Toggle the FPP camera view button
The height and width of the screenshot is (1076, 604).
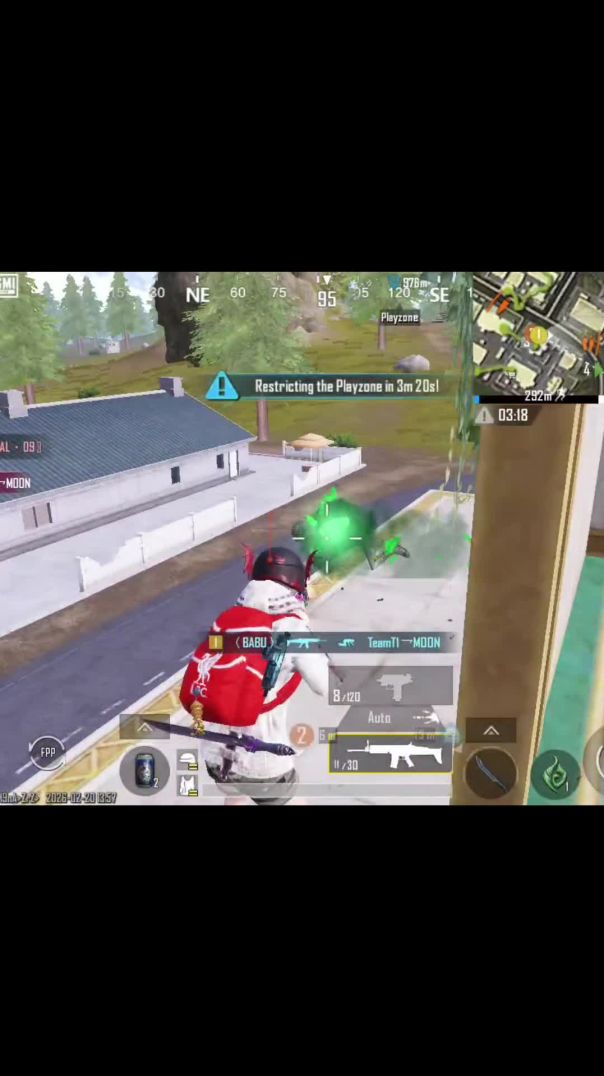pyautogui.click(x=47, y=751)
